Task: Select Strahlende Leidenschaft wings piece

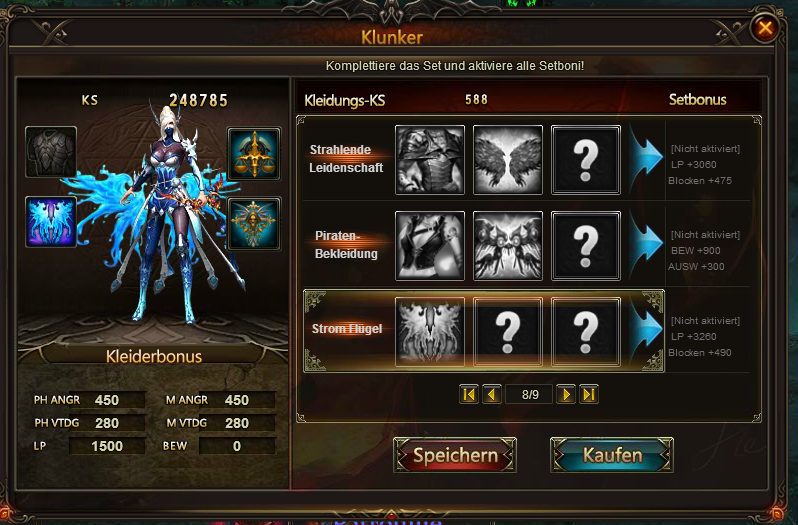Action: [x=508, y=159]
